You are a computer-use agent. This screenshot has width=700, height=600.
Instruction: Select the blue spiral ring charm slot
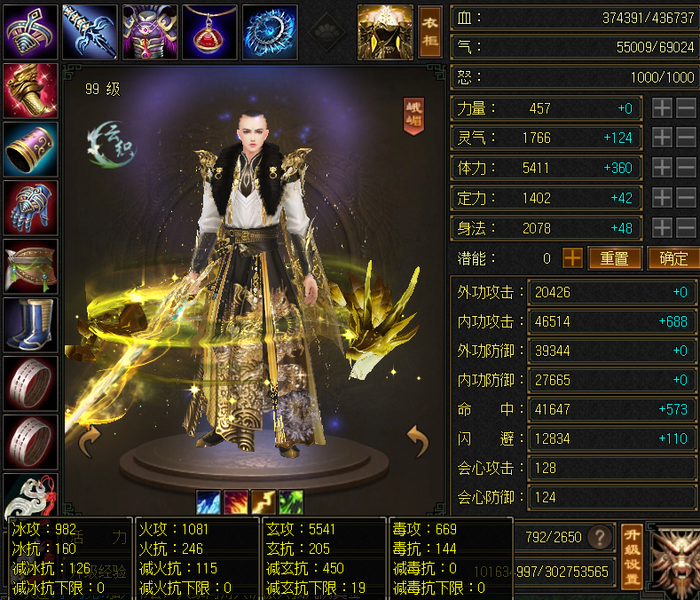click(x=270, y=31)
